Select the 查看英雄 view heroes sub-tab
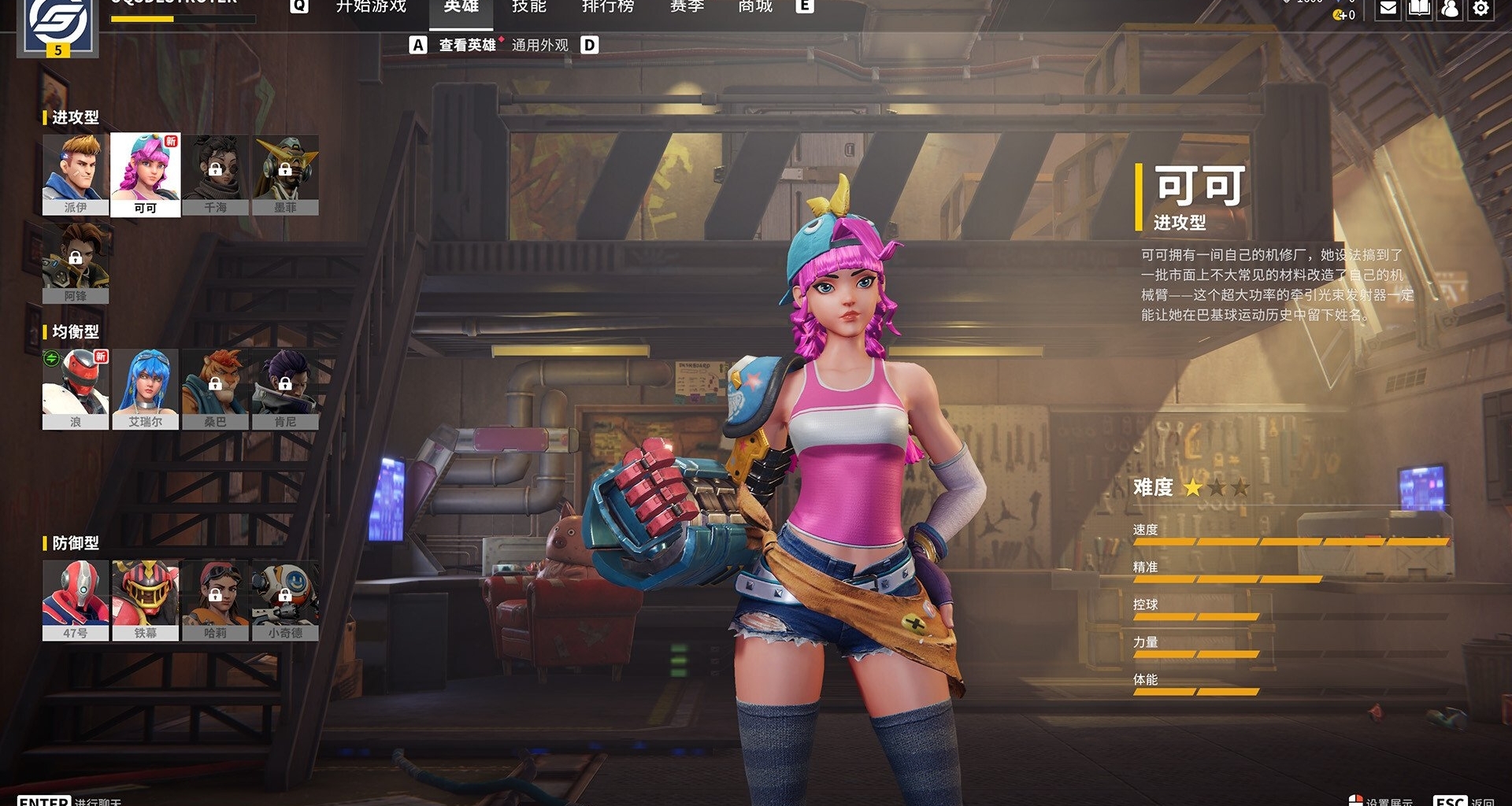 tap(467, 46)
